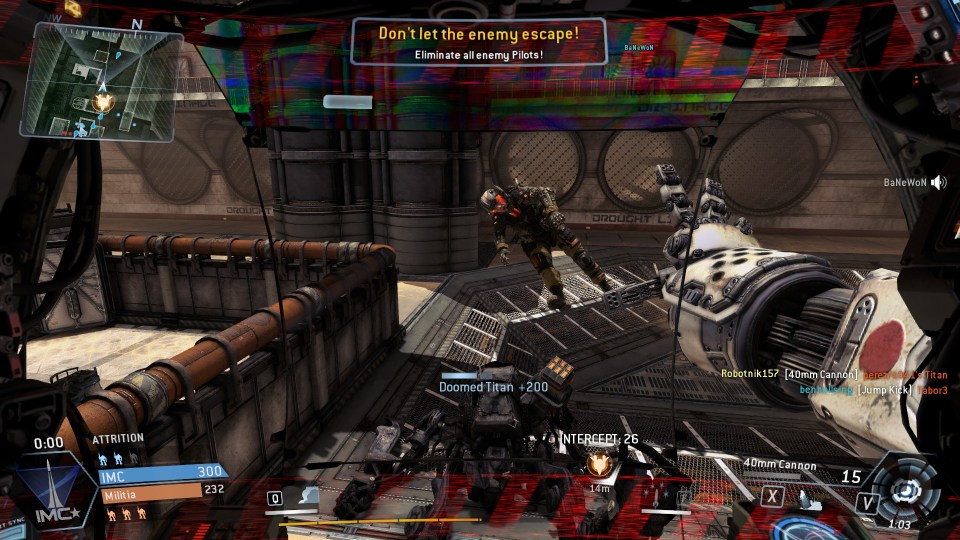
Task: Activate the titan core ability icon
Action: click(x=907, y=491)
